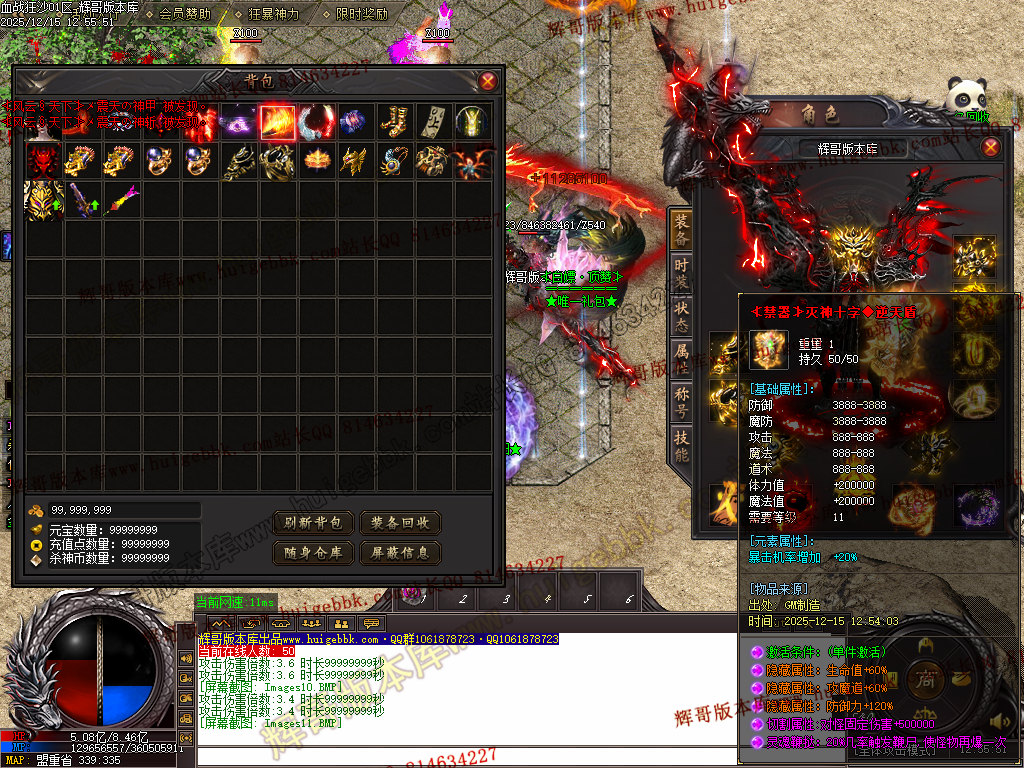Click the 刷新背包 refresh bag button
Viewport: 1024px width, 768px height.
[x=314, y=523]
